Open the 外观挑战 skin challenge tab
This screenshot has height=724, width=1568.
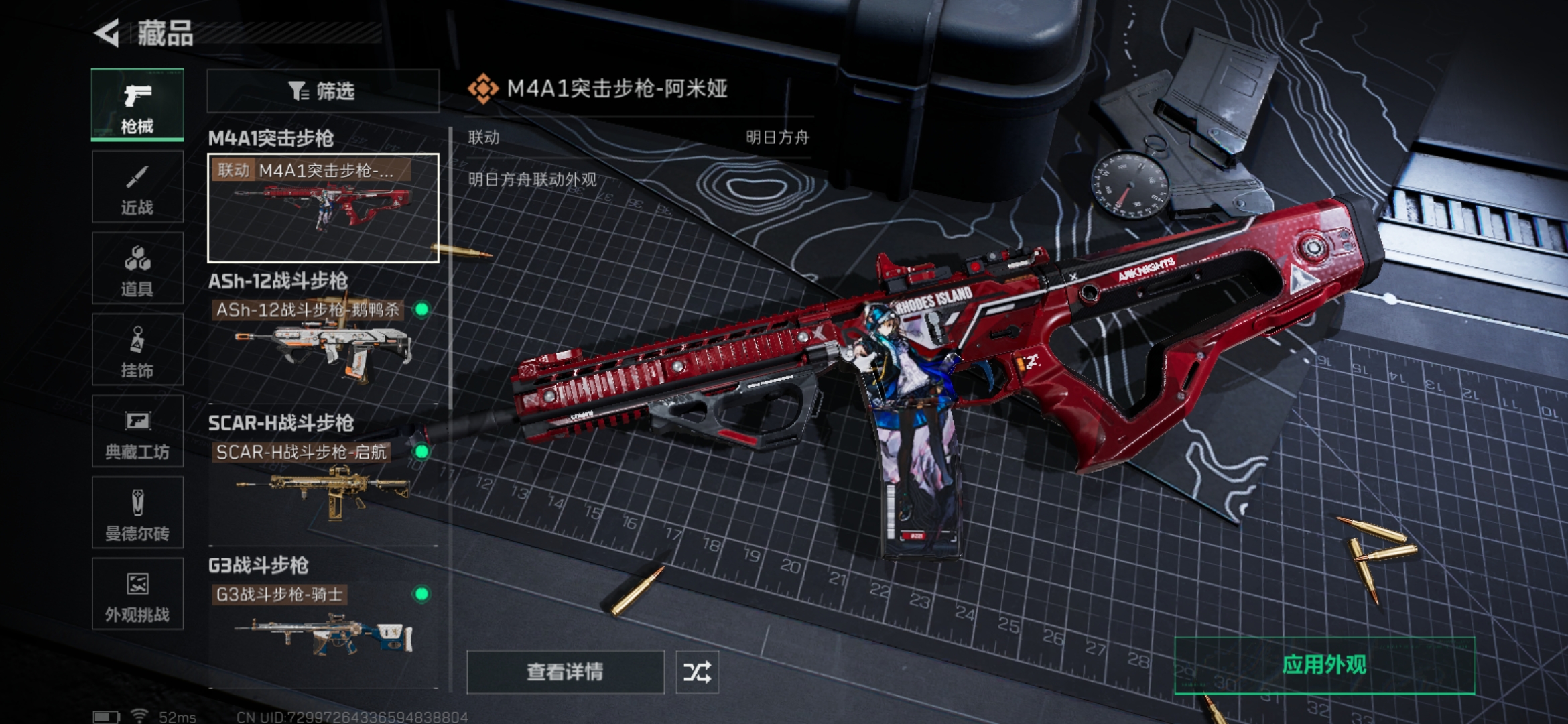pos(137,595)
